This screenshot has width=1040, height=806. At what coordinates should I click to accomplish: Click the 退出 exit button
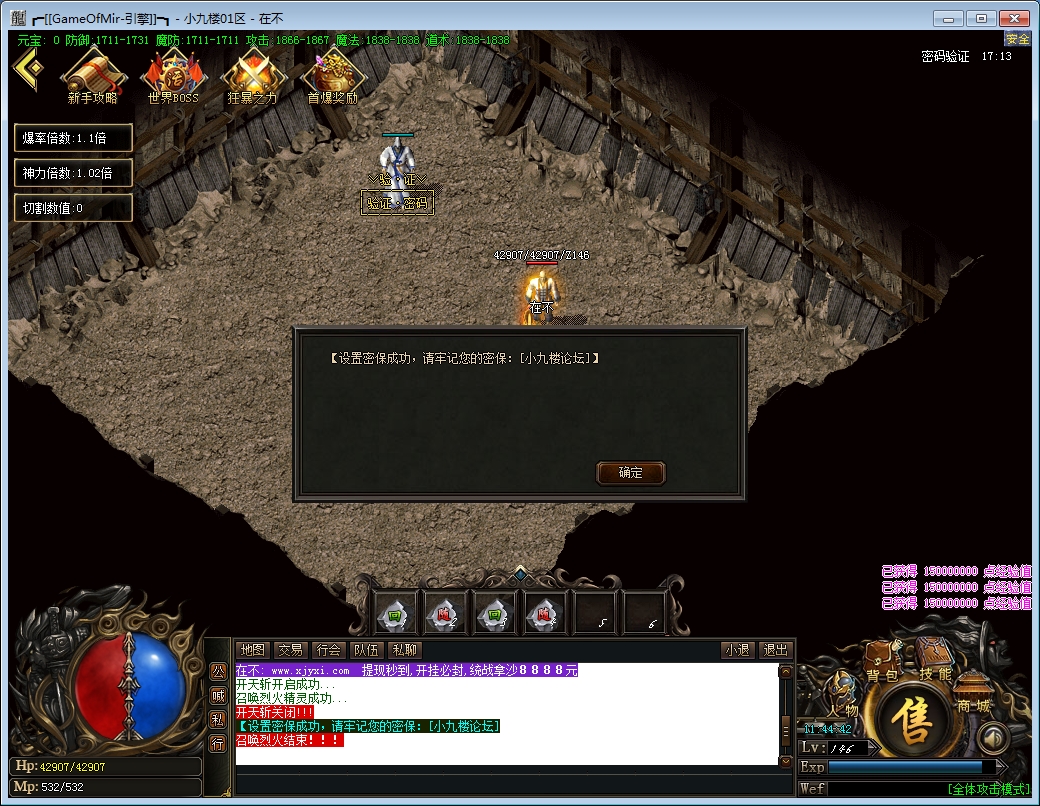point(775,650)
